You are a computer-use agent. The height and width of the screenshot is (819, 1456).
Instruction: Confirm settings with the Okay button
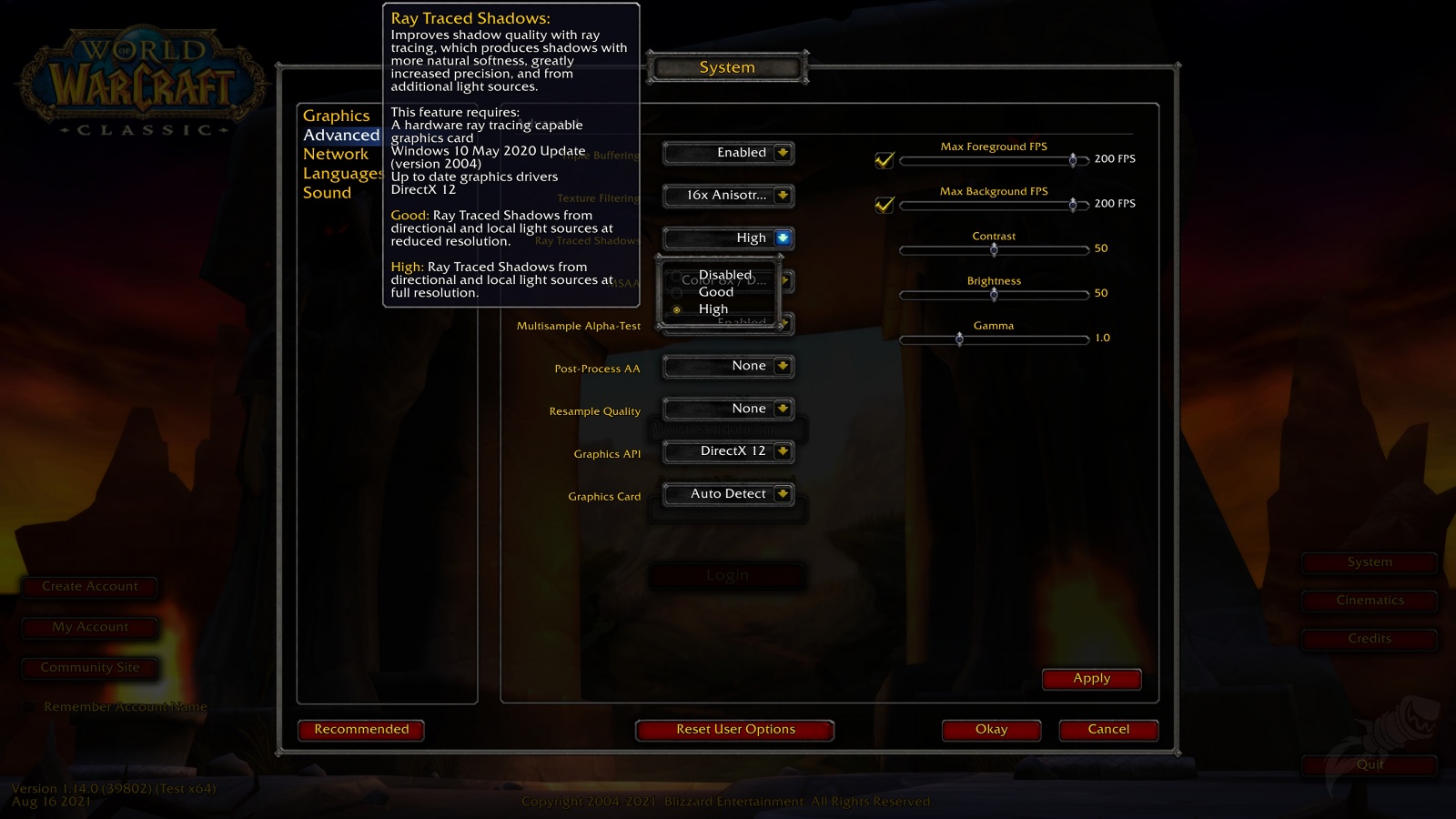[x=991, y=729]
